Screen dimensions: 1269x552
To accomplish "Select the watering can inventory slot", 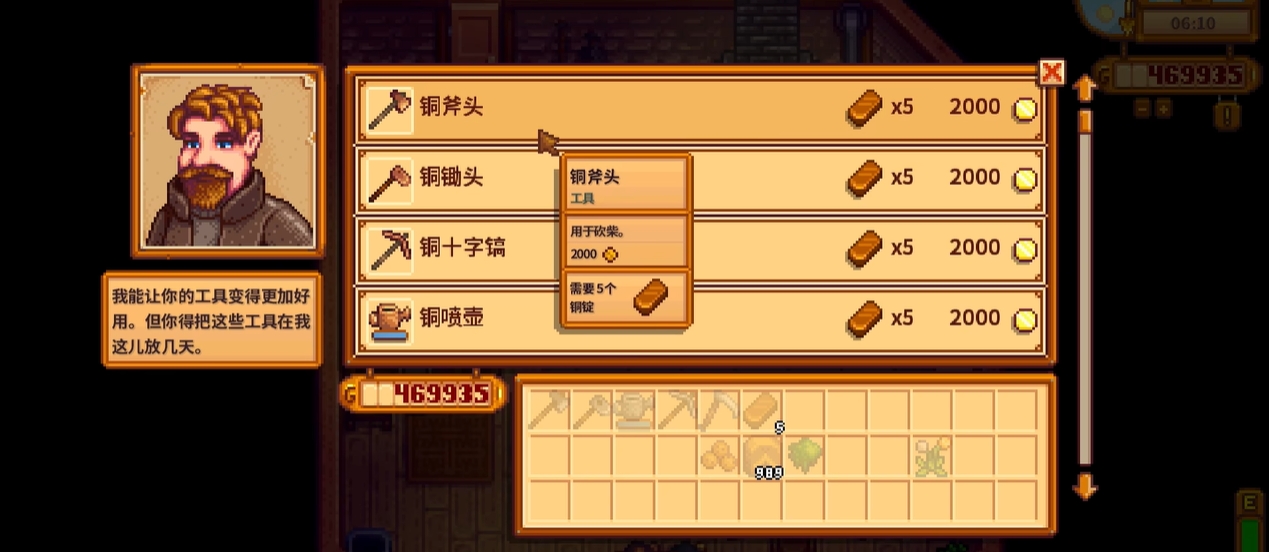I will click(x=633, y=410).
